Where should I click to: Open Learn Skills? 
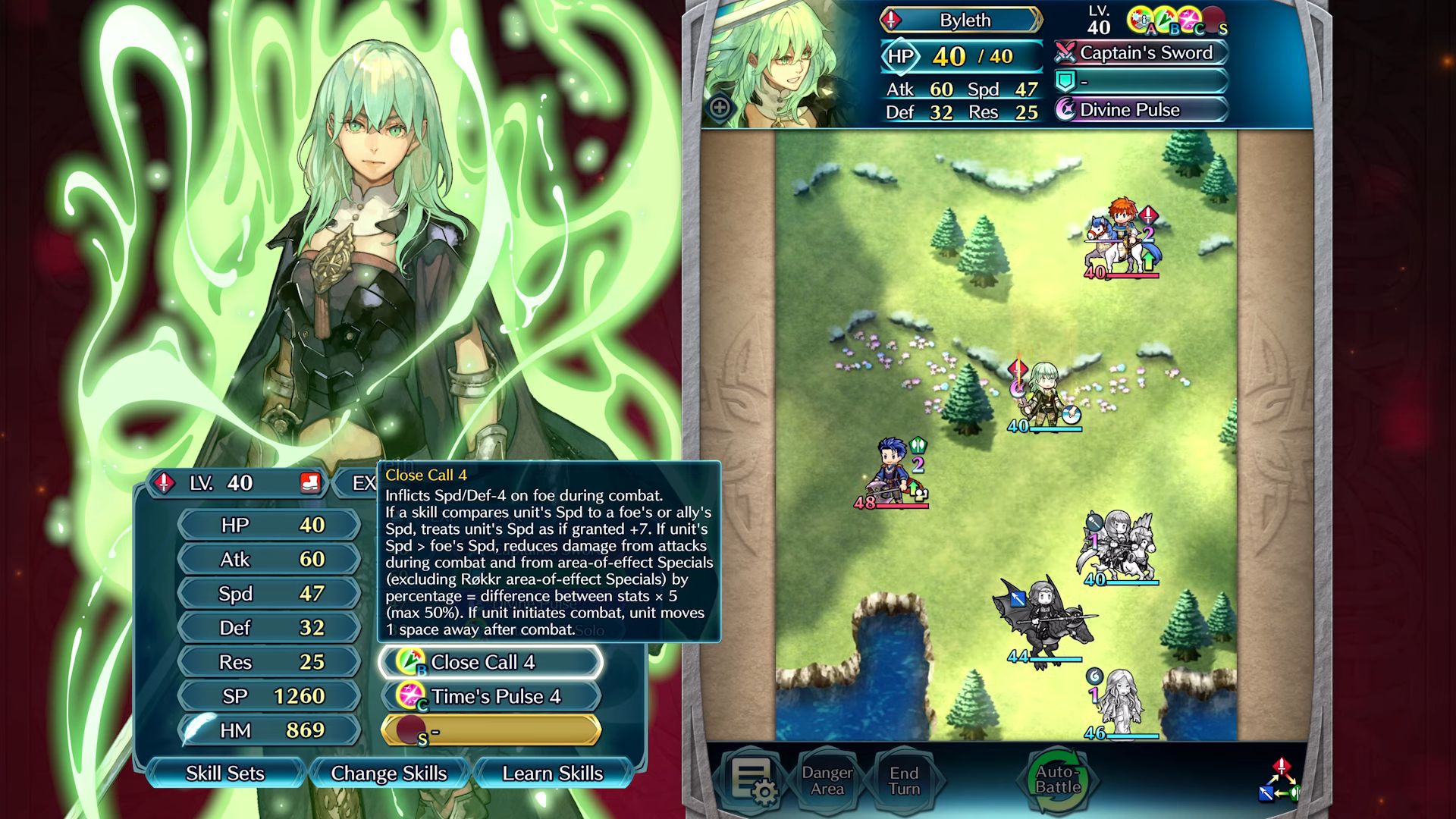(x=552, y=773)
